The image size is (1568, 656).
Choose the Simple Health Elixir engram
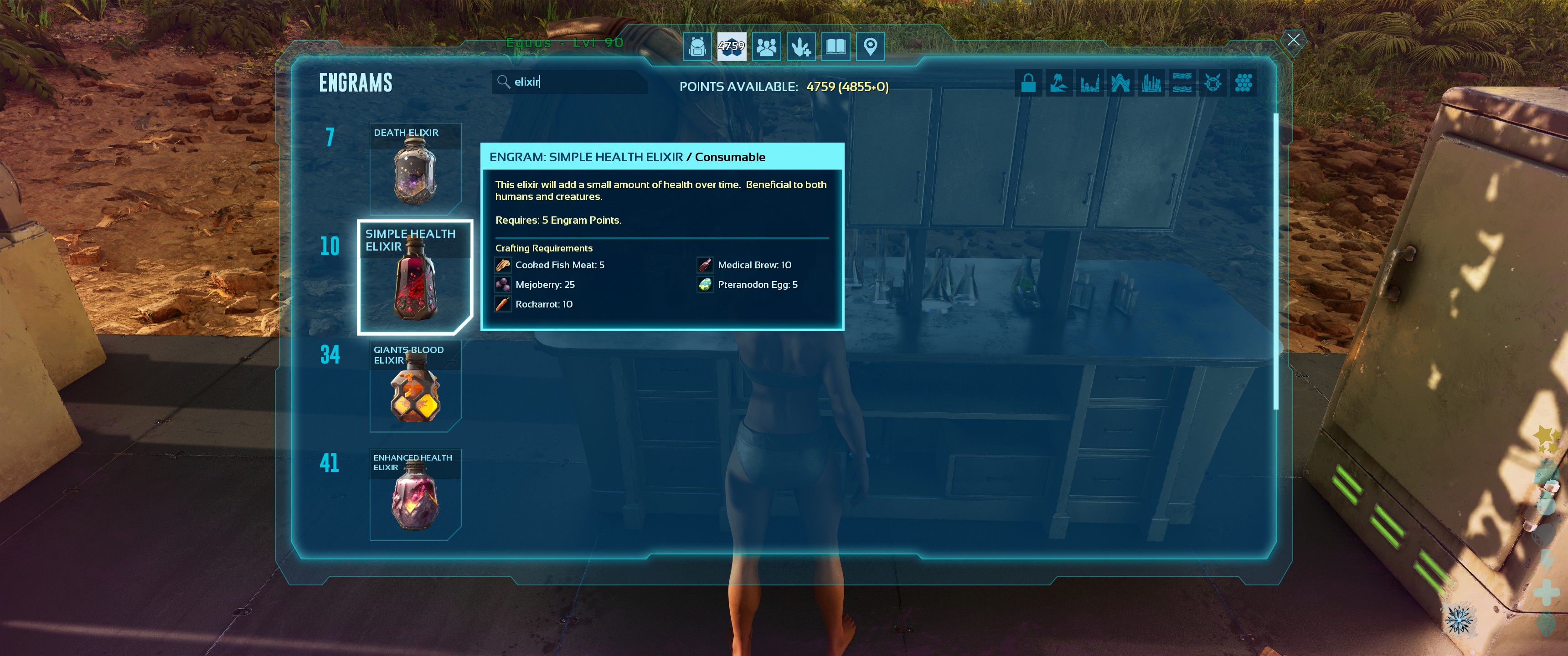(415, 277)
